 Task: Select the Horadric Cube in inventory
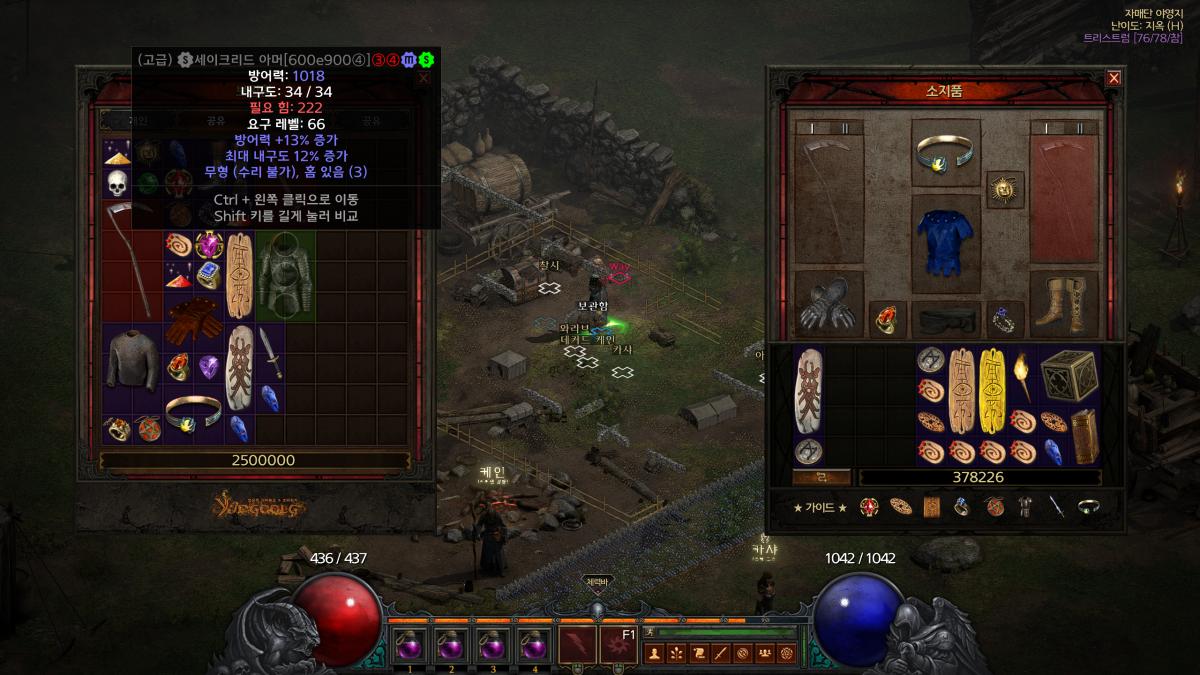tap(1069, 377)
